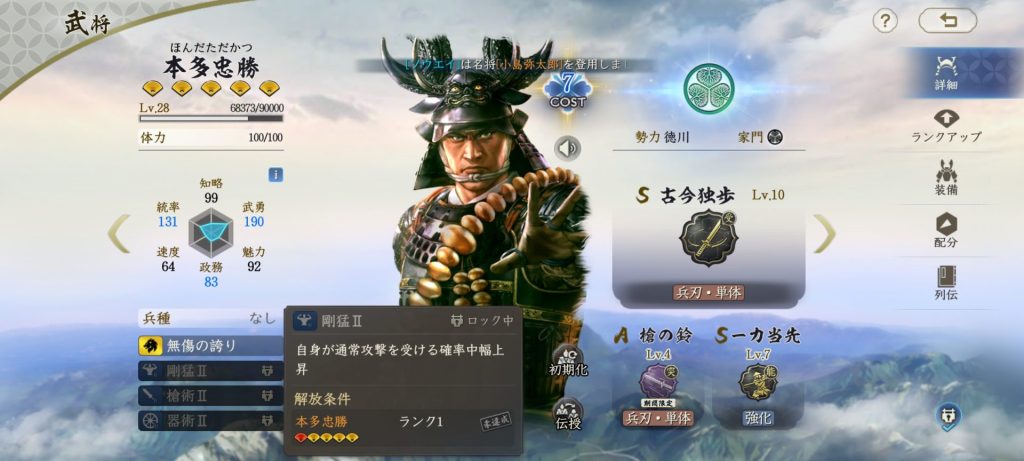Open the help question mark button
Viewport: 1024px width, 461px height.
click(885, 21)
